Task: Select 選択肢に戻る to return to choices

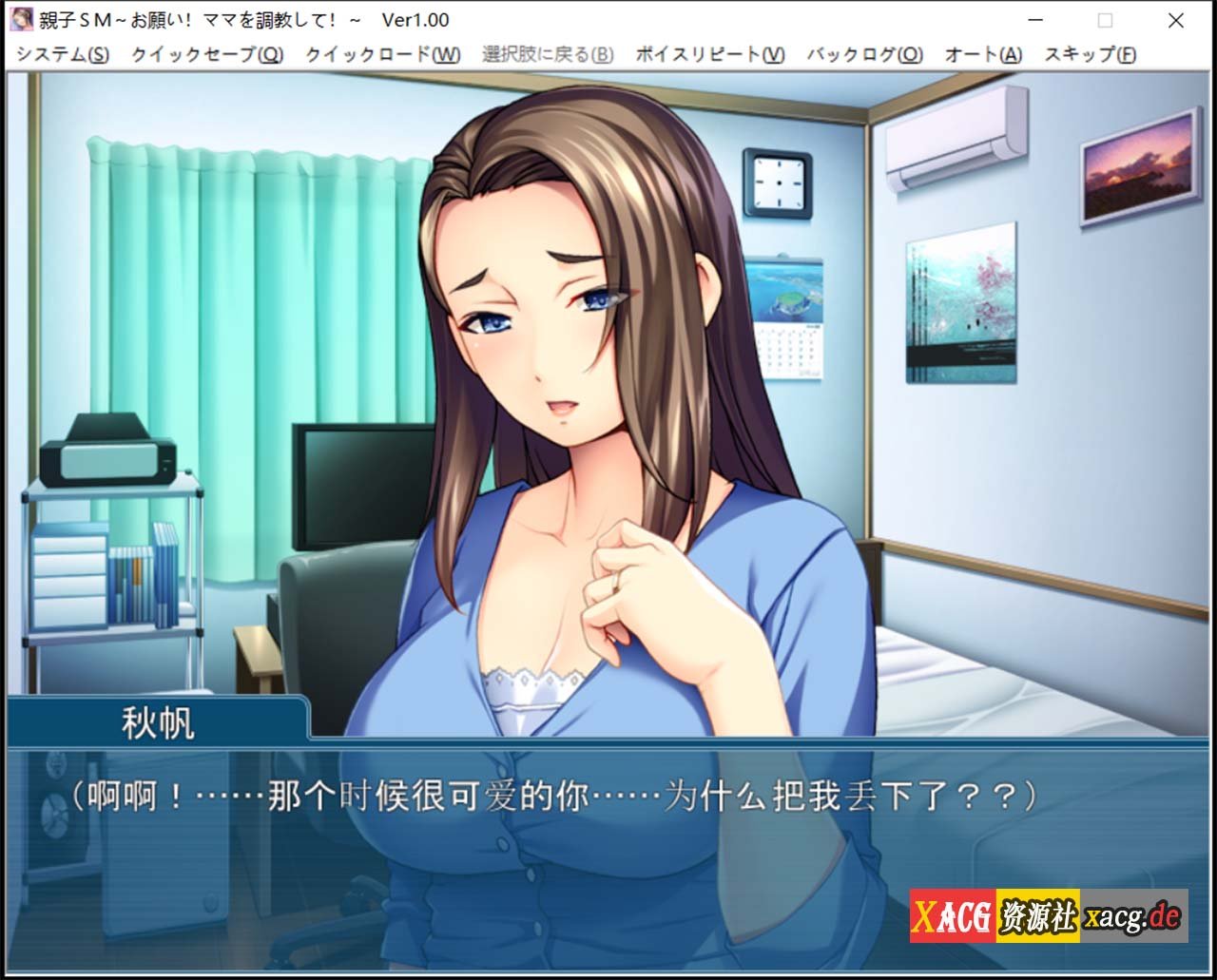Action: click(x=547, y=55)
